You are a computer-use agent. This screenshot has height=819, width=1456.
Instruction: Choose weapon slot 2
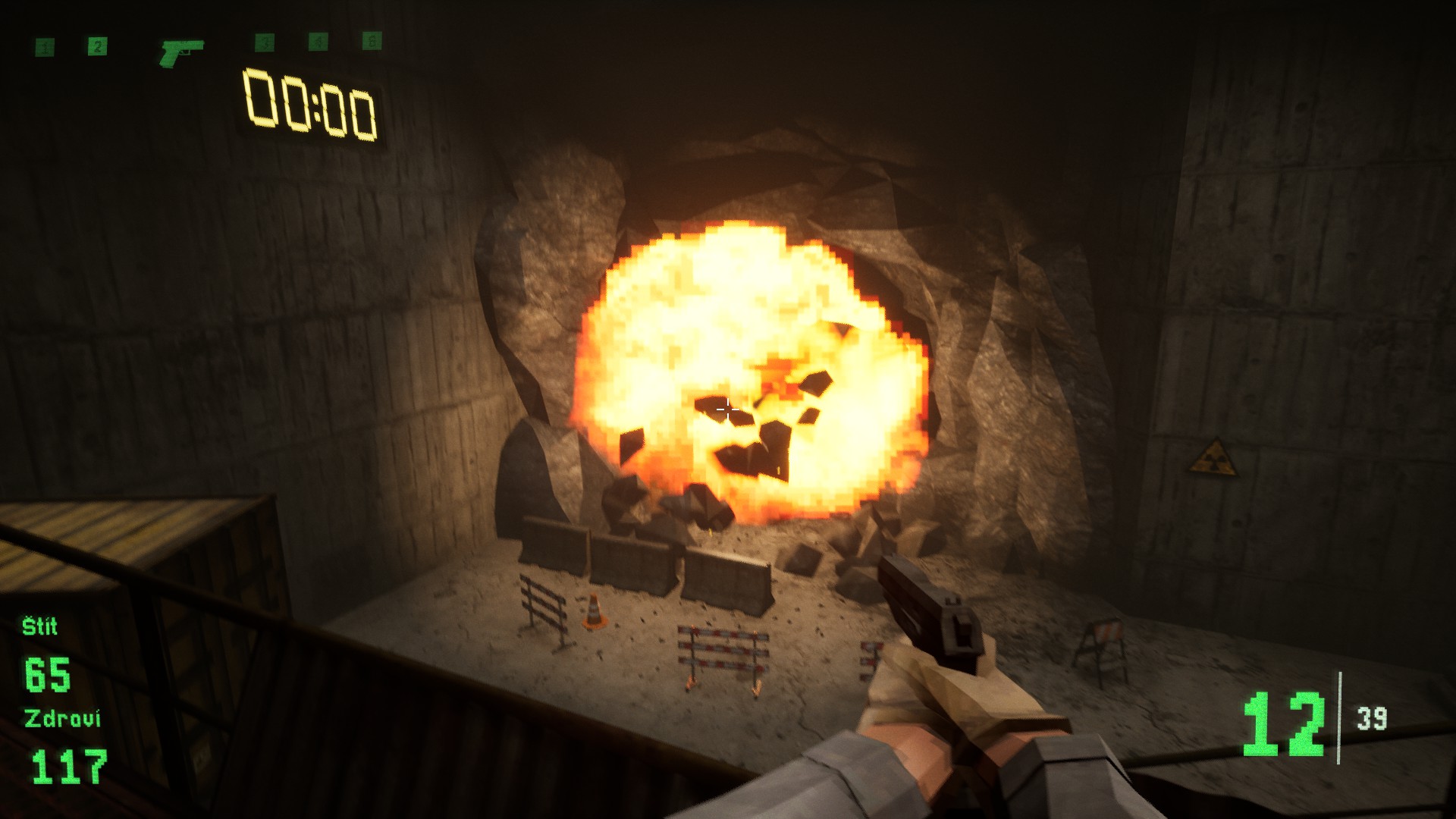coord(97,47)
